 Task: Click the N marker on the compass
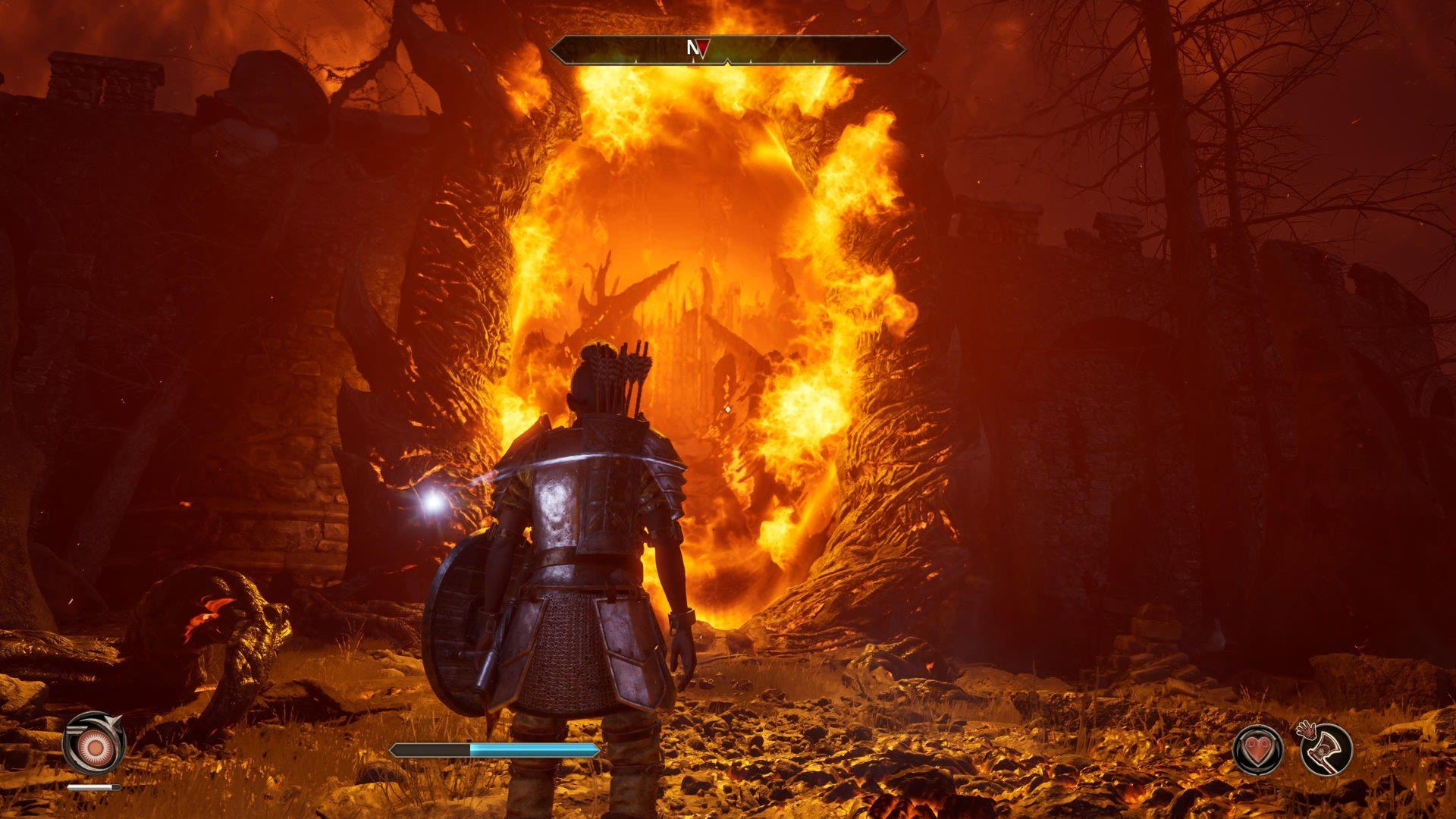tap(692, 46)
